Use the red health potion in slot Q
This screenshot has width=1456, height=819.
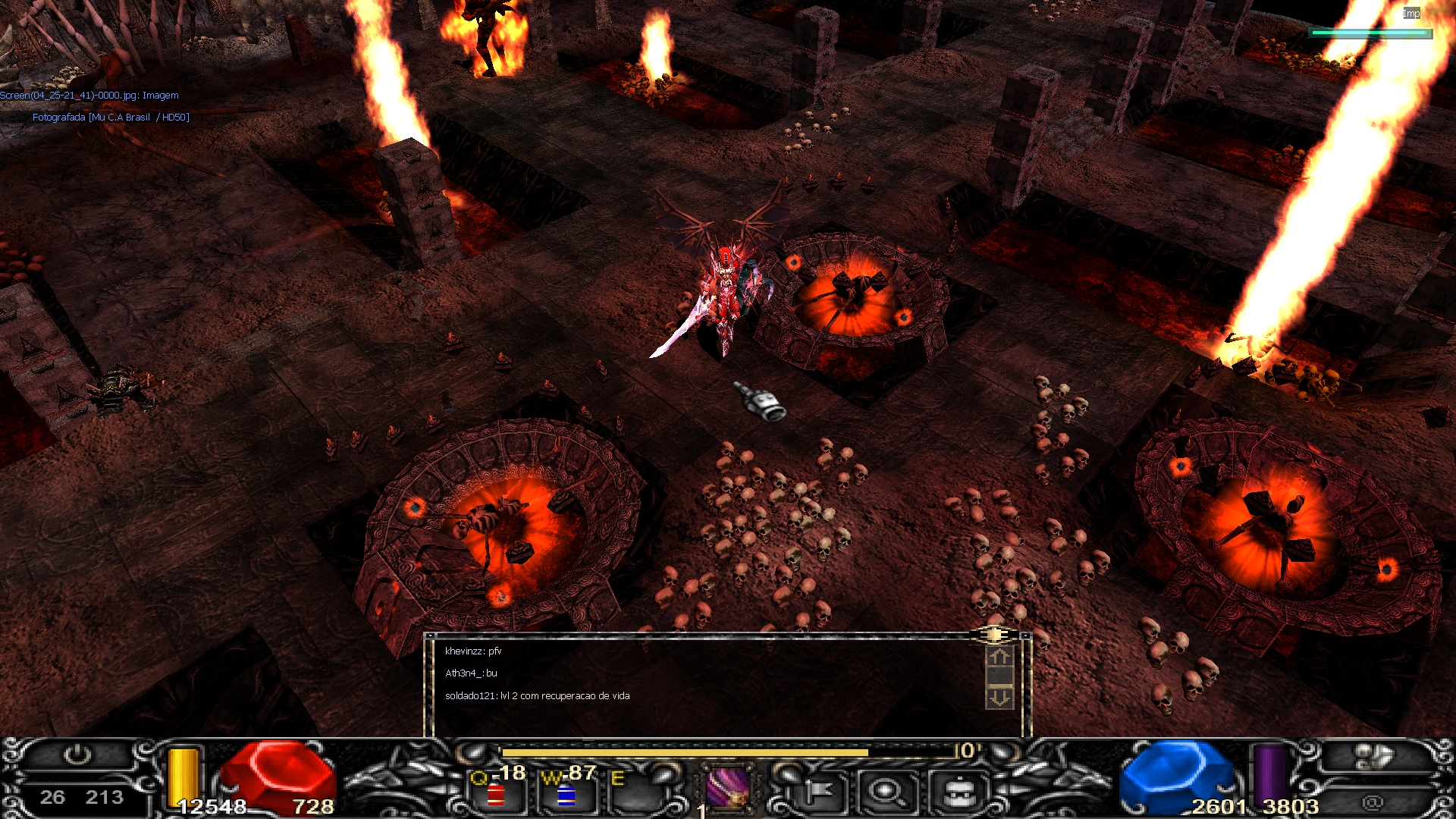pyautogui.click(x=496, y=794)
